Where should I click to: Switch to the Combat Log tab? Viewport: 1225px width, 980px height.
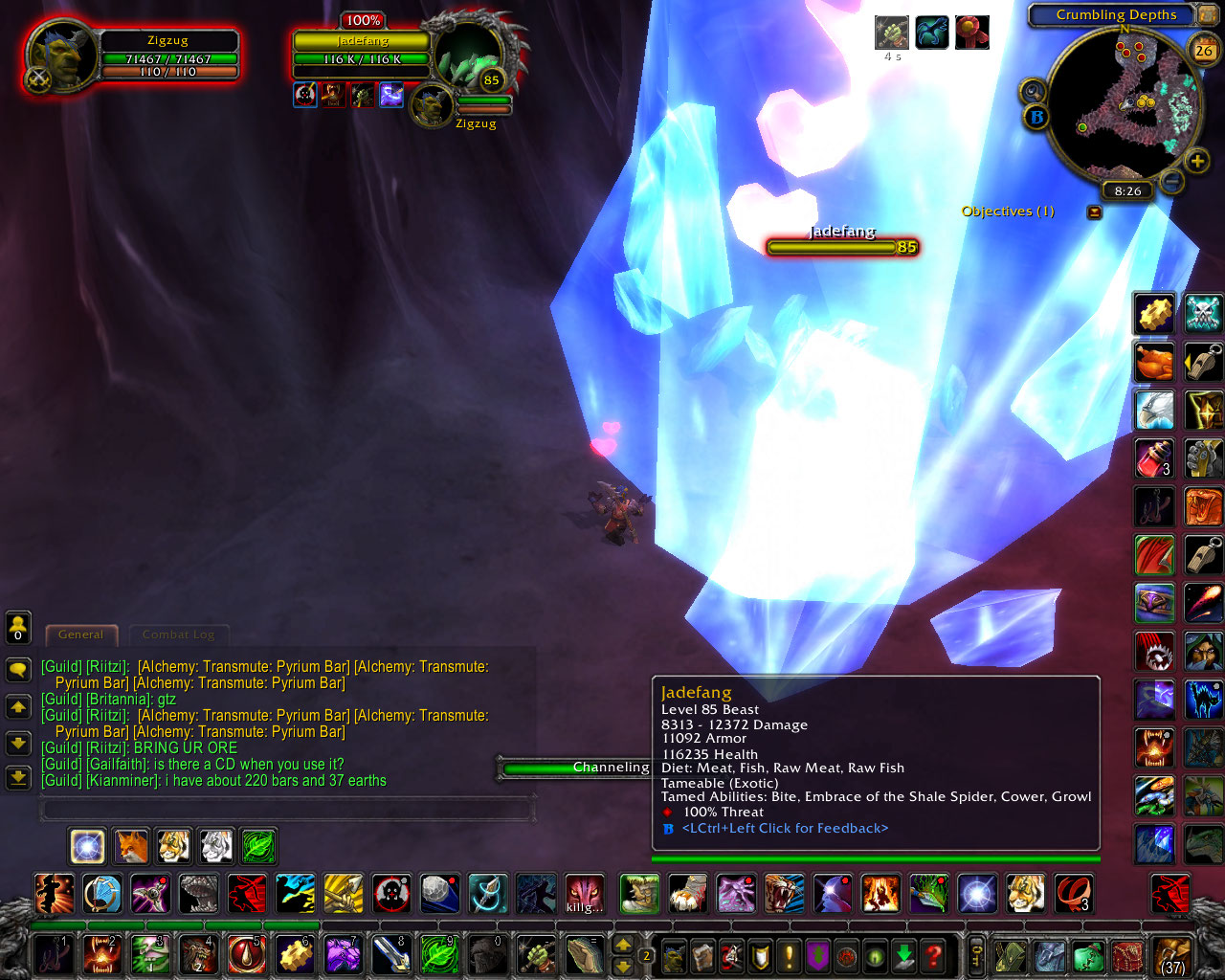coord(179,635)
